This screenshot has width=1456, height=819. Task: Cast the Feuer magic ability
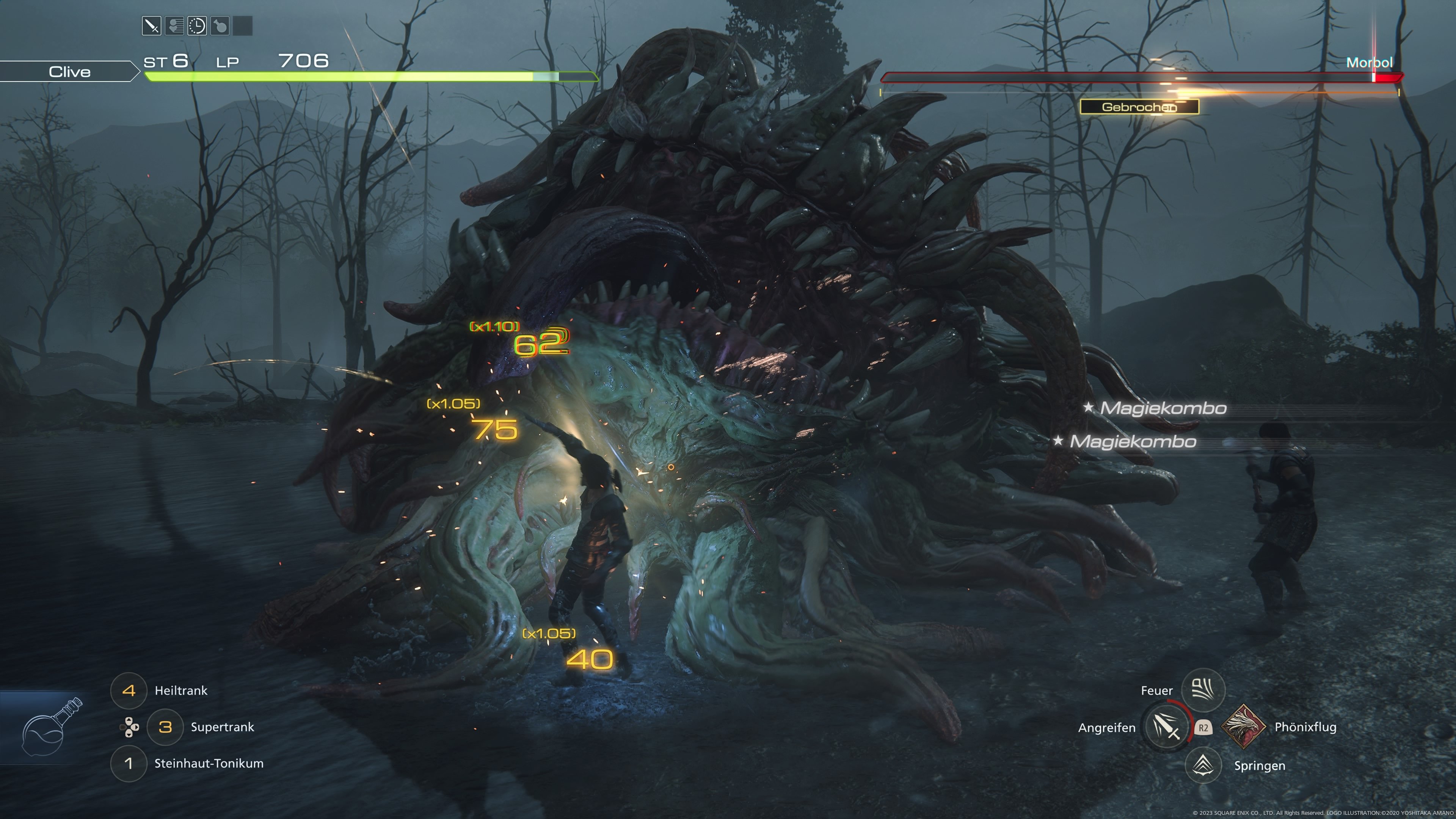coord(1203,690)
